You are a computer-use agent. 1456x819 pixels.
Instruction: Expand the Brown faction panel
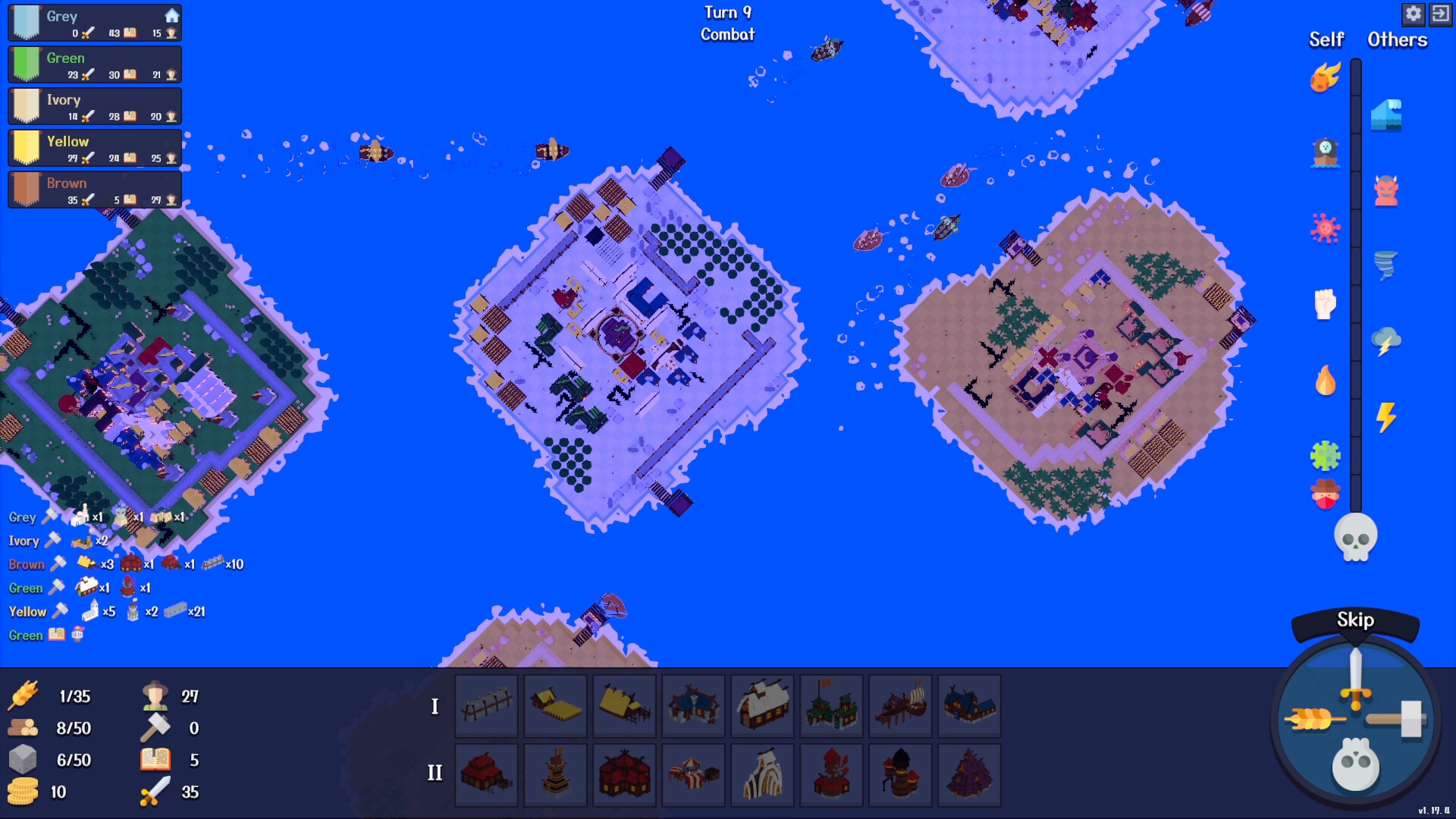click(x=93, y=189)
